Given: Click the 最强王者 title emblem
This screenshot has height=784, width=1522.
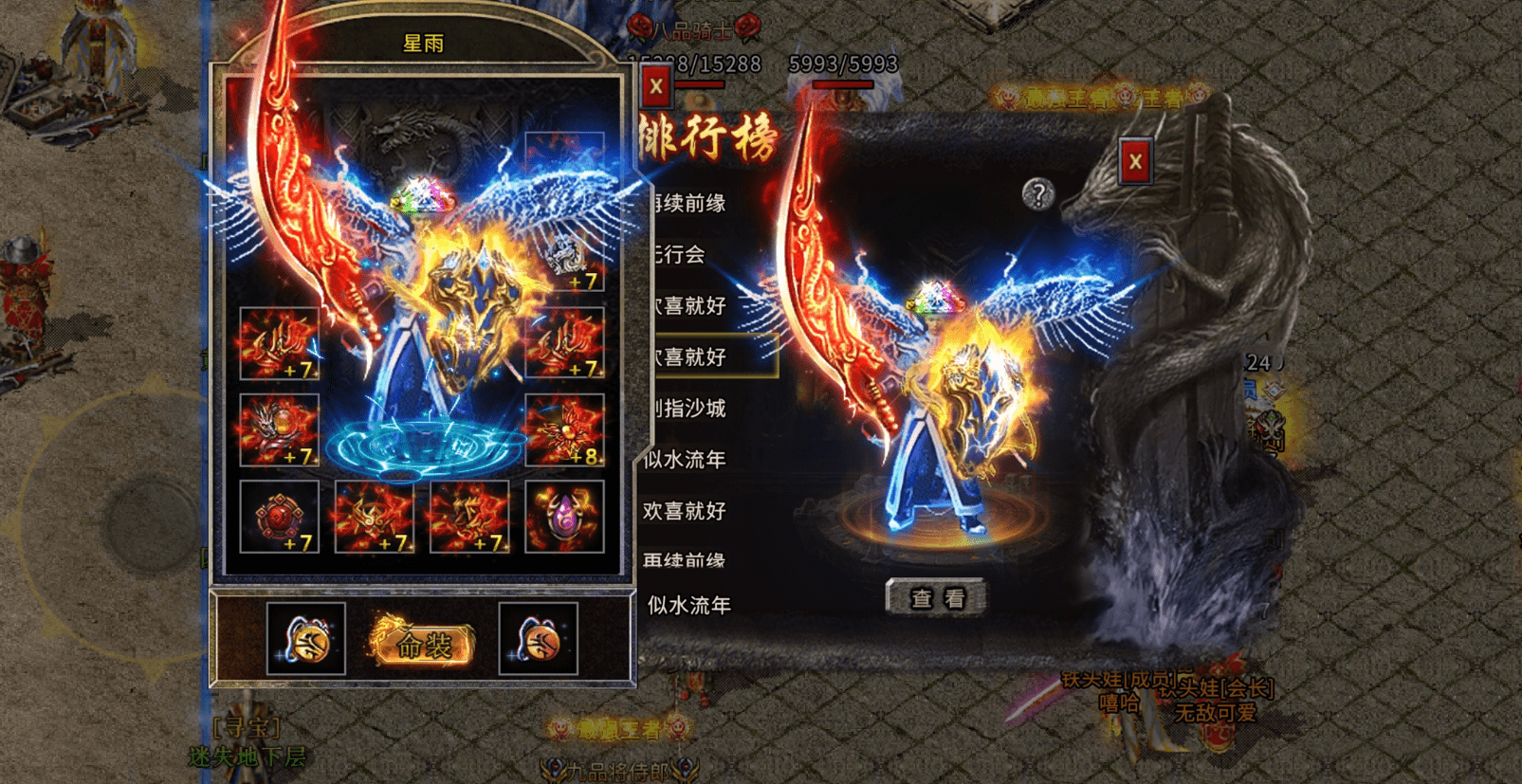Looking at the screenshot, I should (616, 730).
